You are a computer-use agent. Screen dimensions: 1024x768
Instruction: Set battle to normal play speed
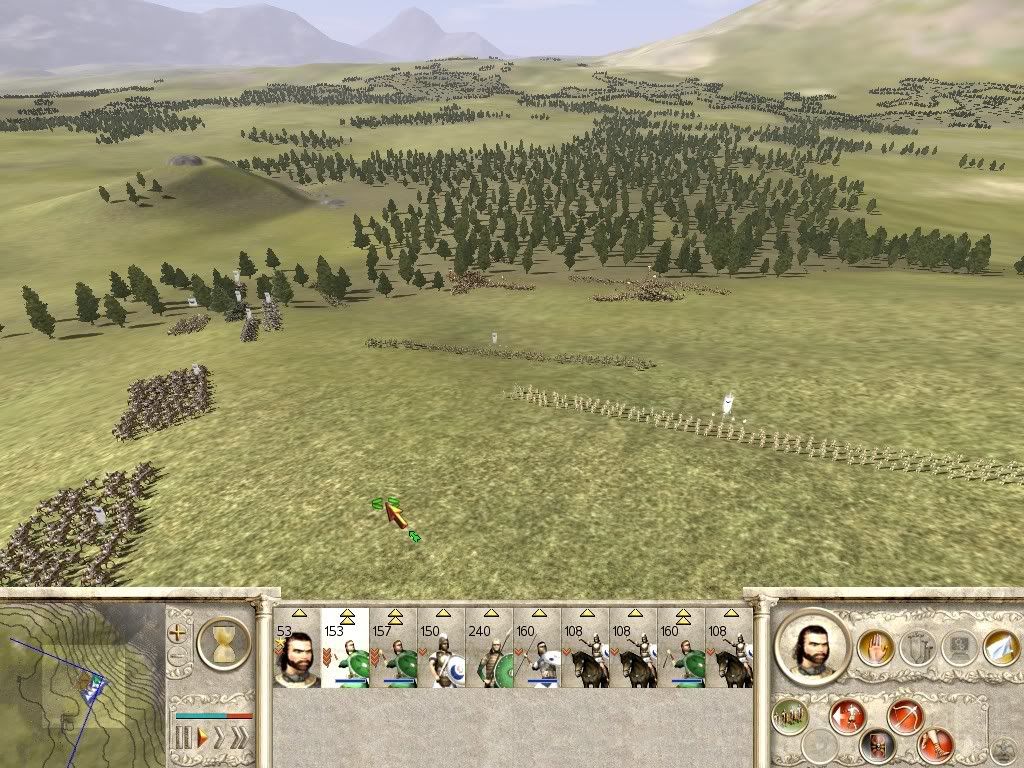pyautogui.click(x=201, y=739)
